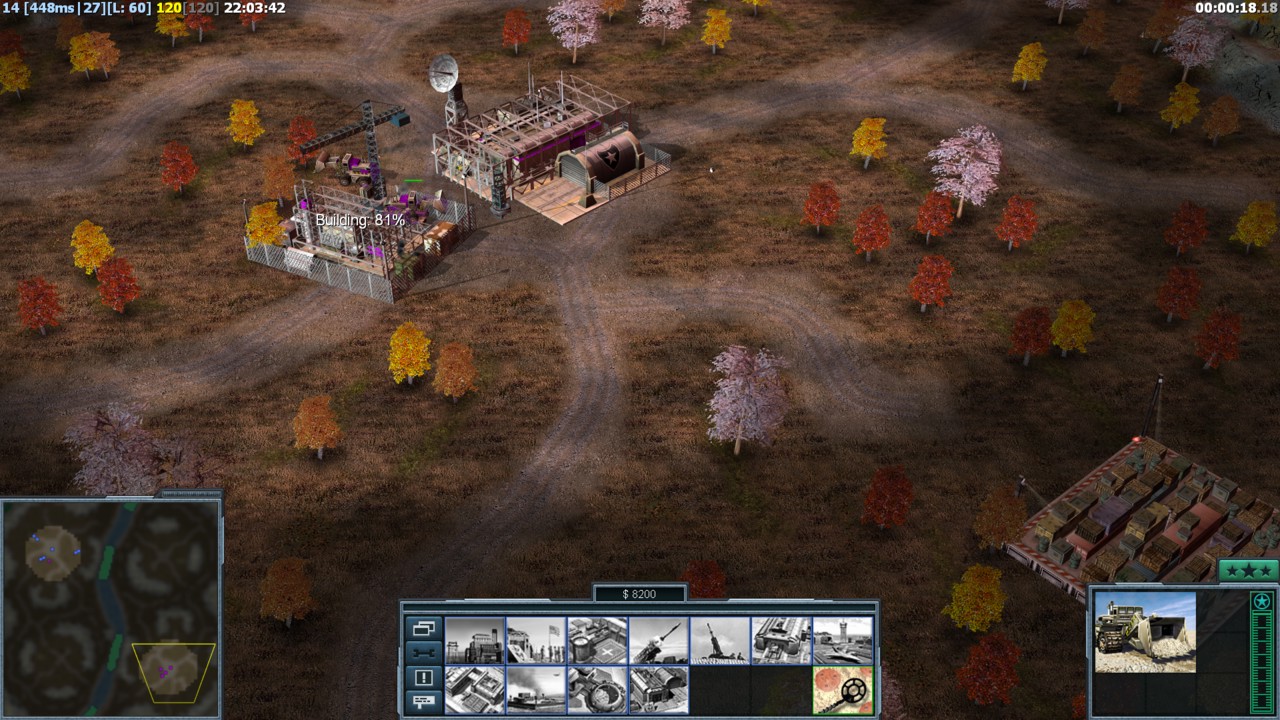Image resolution: width=1280 pixels, height=720 pixels.
Task: Click the exclamation mark alert button
Action: [x=423, y=677]
